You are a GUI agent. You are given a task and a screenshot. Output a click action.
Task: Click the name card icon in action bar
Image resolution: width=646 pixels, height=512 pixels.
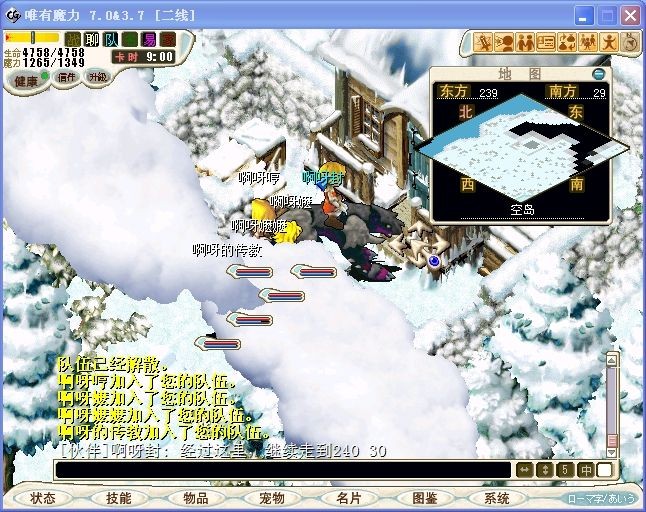point(546,42)
